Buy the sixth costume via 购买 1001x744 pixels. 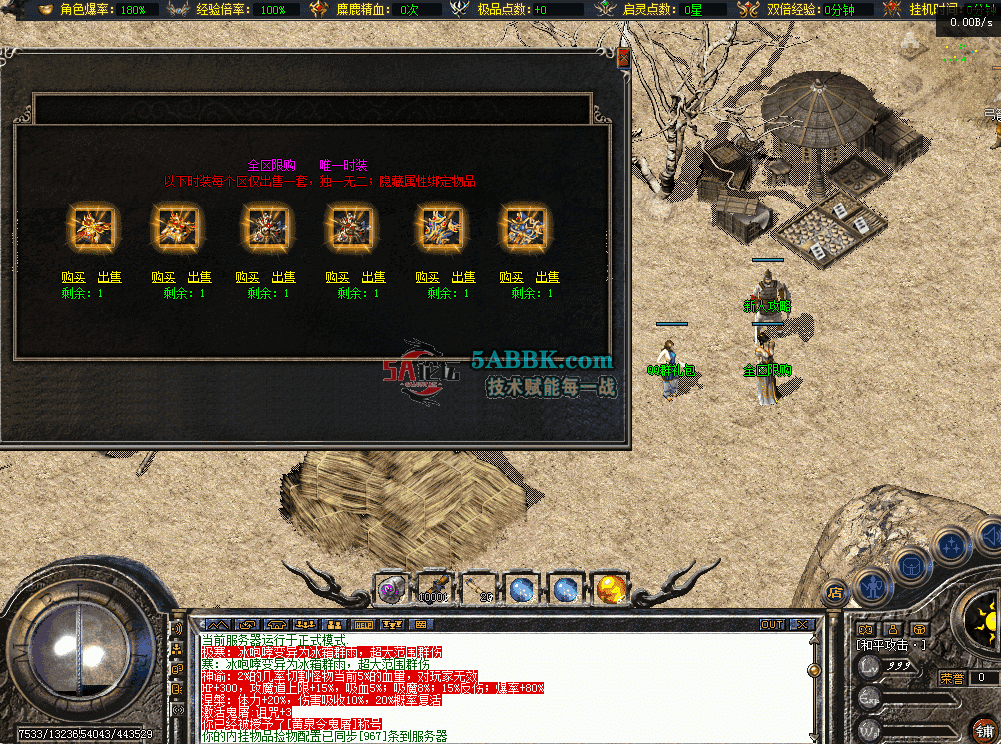(x=511, y=277)
